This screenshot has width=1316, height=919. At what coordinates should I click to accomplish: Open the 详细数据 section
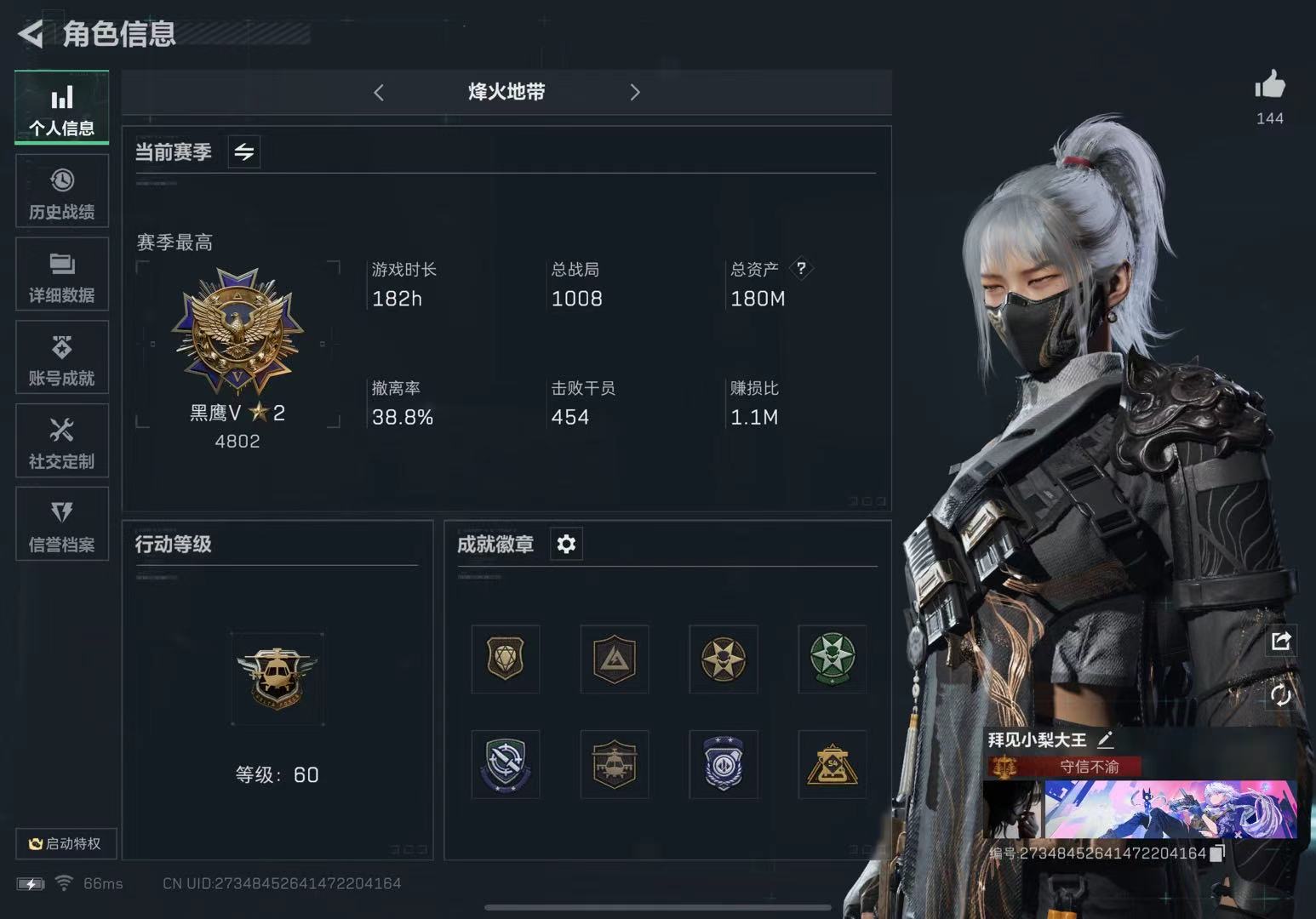coord(61,274)
